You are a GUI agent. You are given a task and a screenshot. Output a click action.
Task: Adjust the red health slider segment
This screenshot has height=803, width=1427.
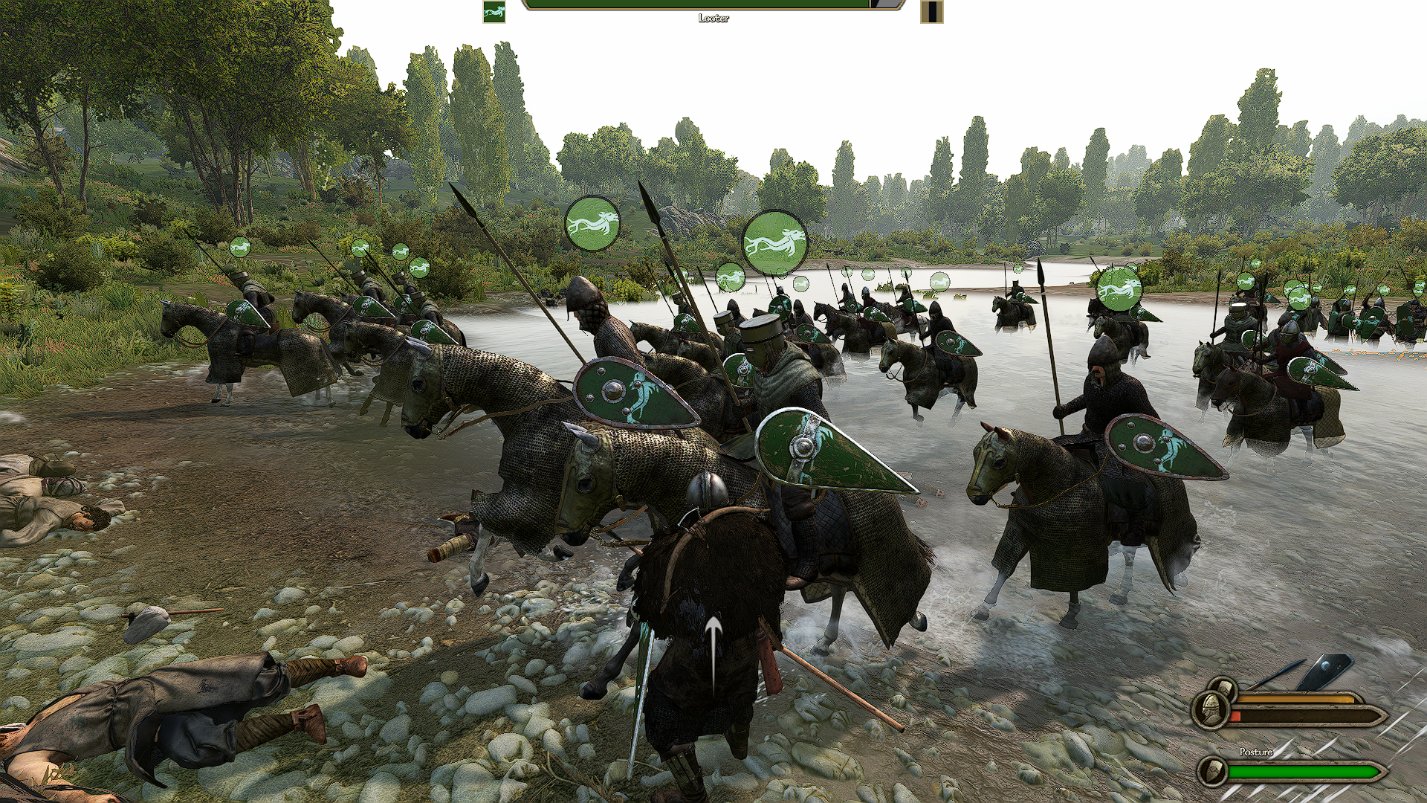point(1235,716)
